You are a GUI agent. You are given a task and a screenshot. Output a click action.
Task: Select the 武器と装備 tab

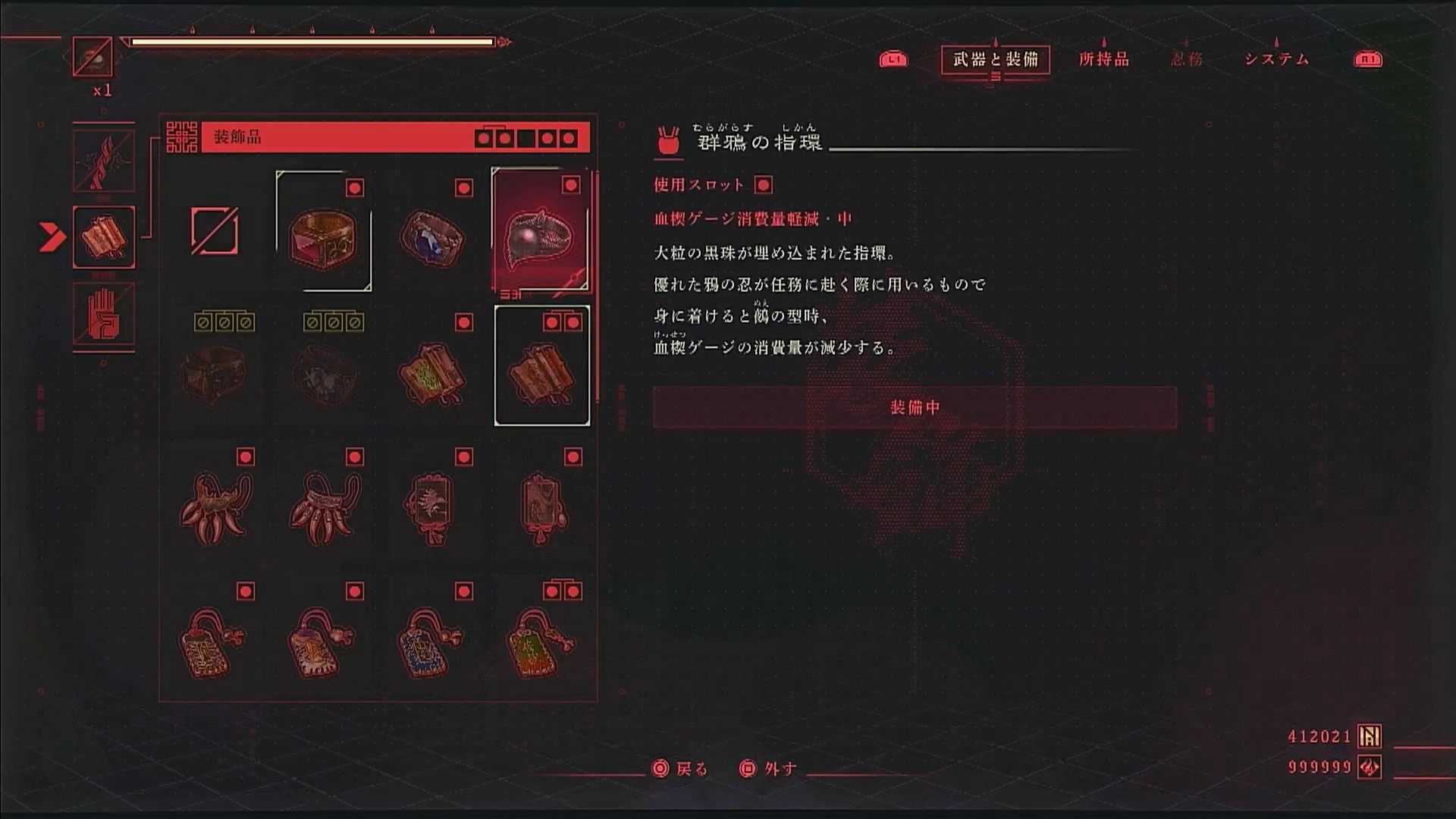click(x=995, y=59)
